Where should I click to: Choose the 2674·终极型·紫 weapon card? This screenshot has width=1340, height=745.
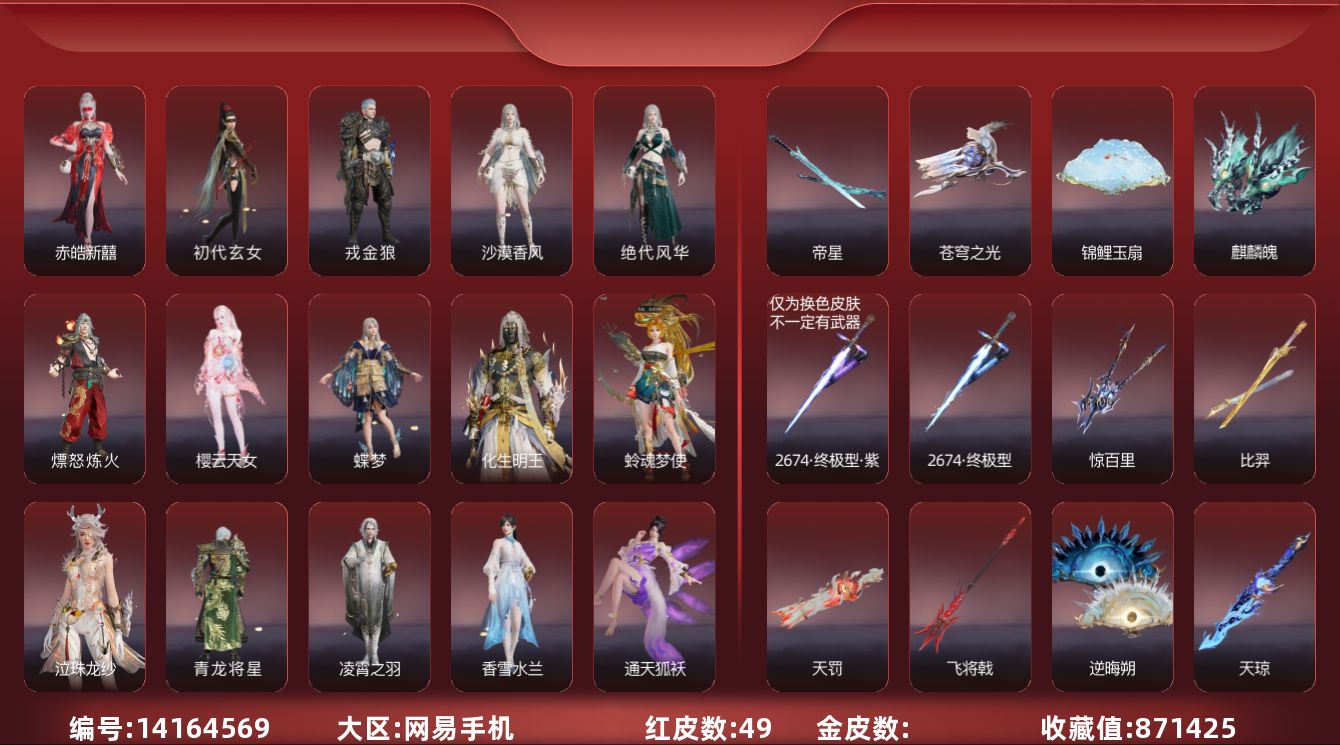827,388
